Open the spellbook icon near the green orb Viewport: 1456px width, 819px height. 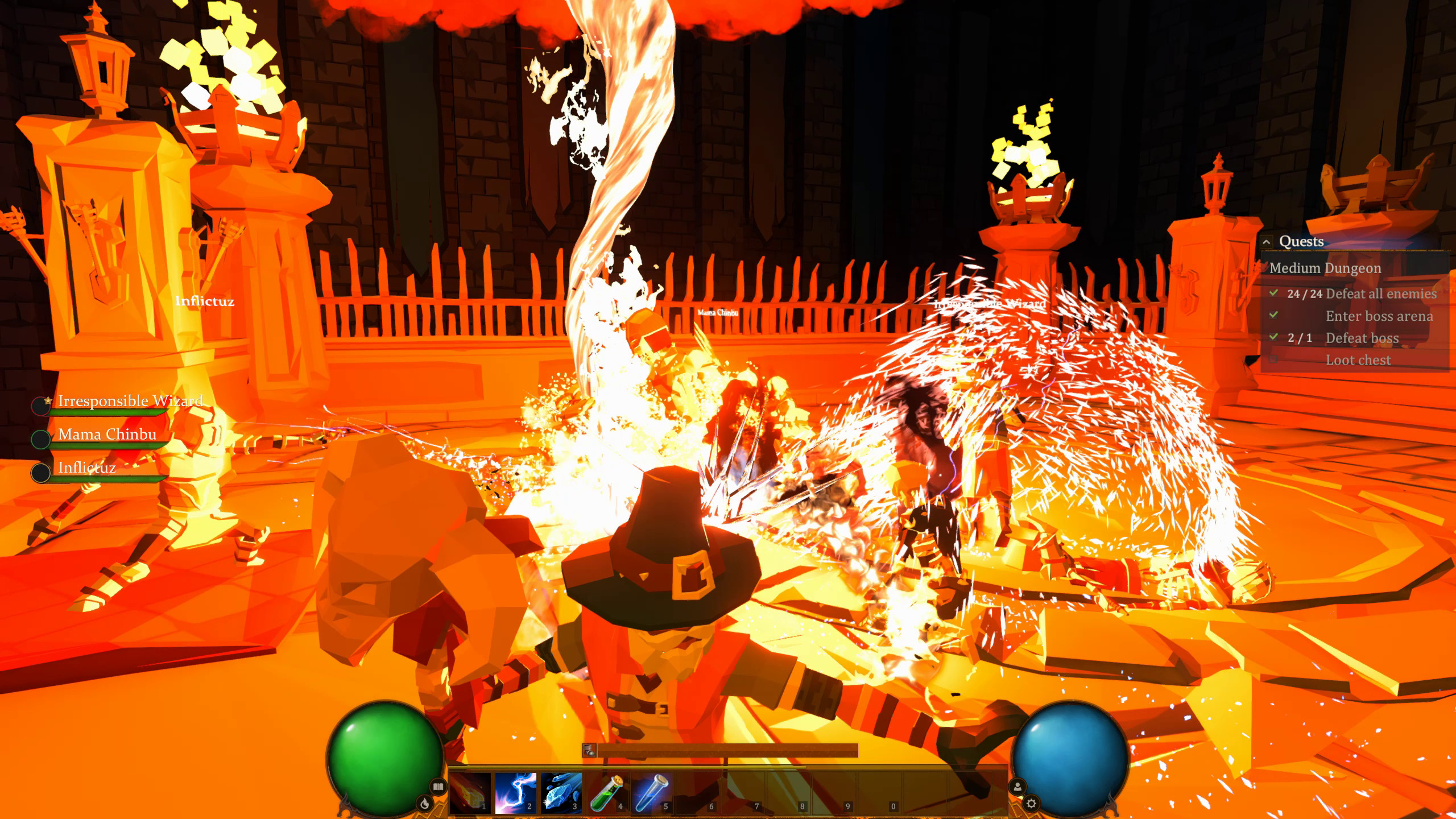(x=439, y=788)
